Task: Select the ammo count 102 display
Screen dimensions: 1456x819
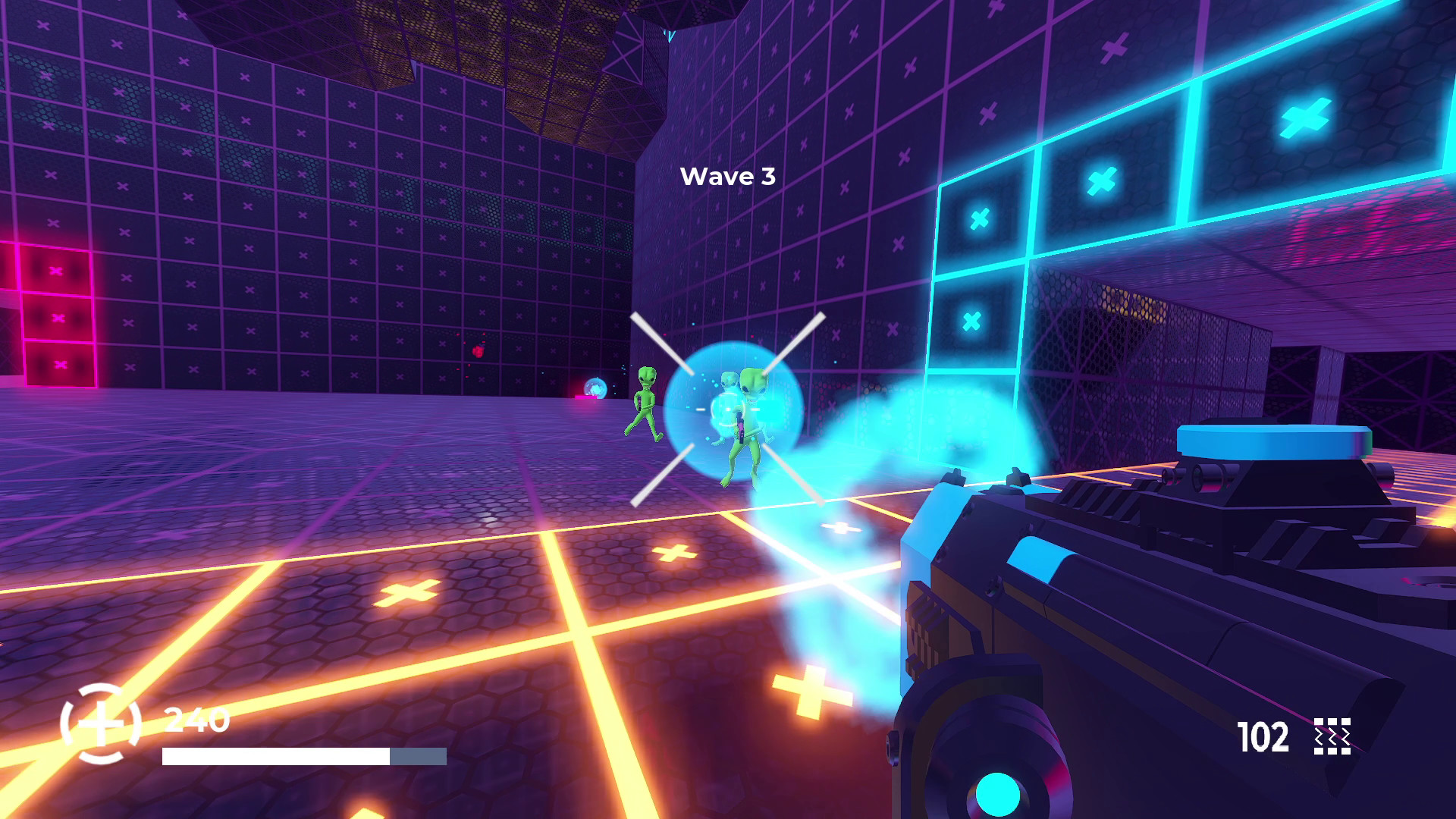Action: [1261, 737]
